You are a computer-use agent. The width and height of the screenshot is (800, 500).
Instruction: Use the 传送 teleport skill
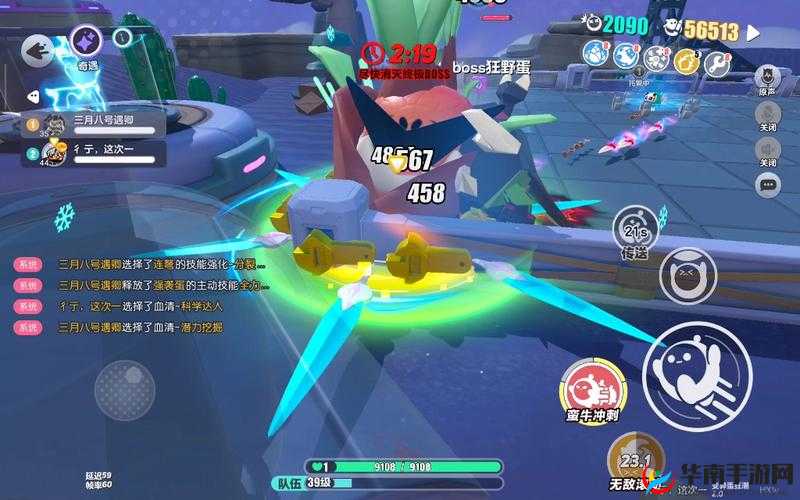tap(636, 232)
